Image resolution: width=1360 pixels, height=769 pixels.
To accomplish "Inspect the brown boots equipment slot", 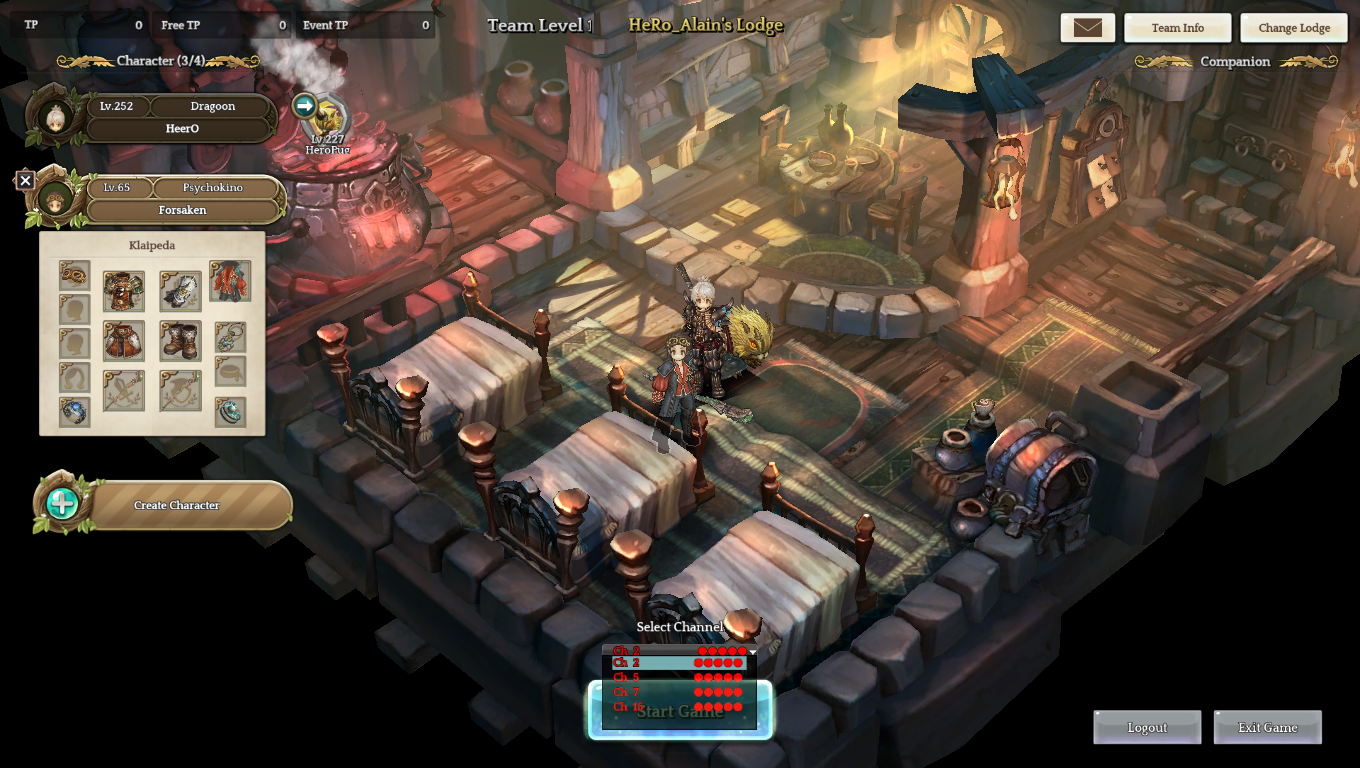I will [x=180, y=341].
